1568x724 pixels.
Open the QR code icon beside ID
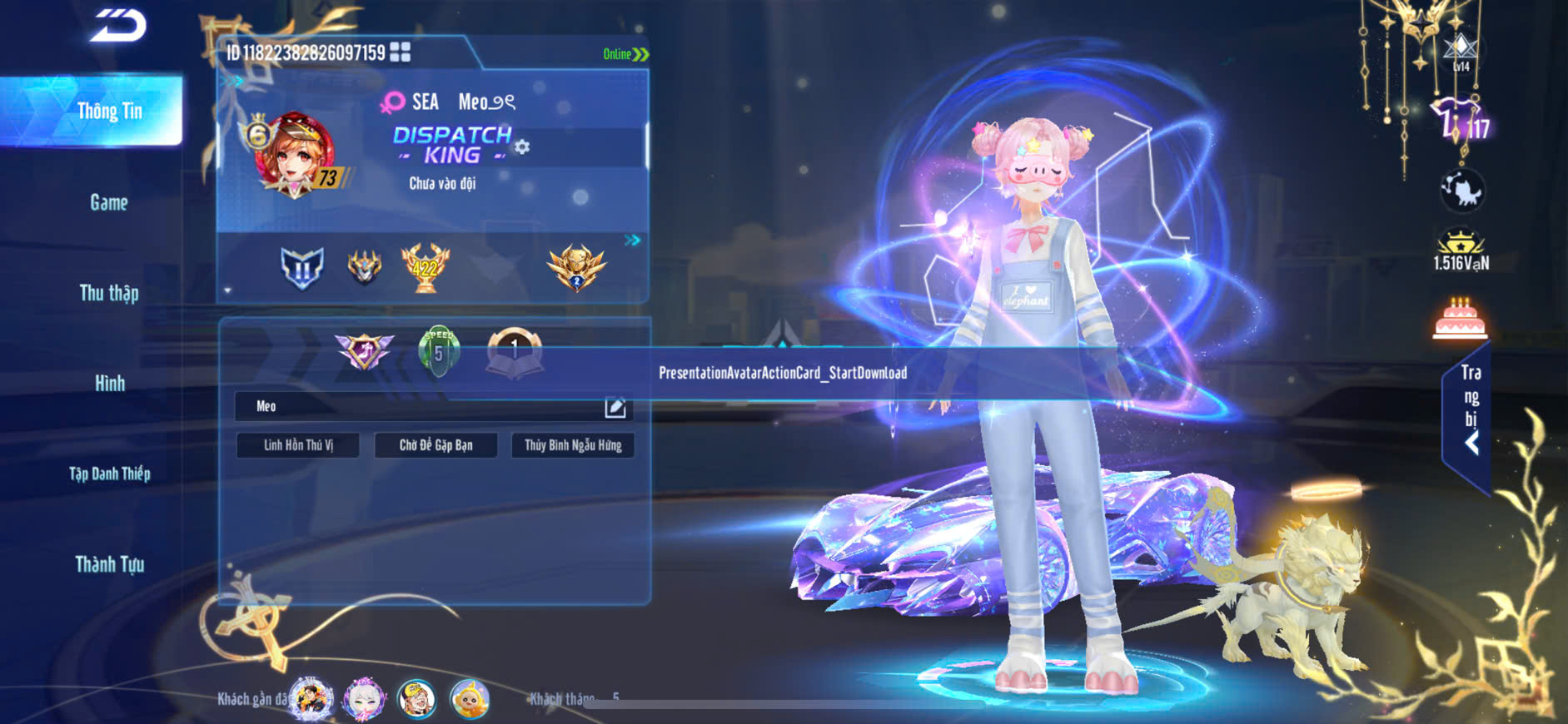(x=401, y=52)
